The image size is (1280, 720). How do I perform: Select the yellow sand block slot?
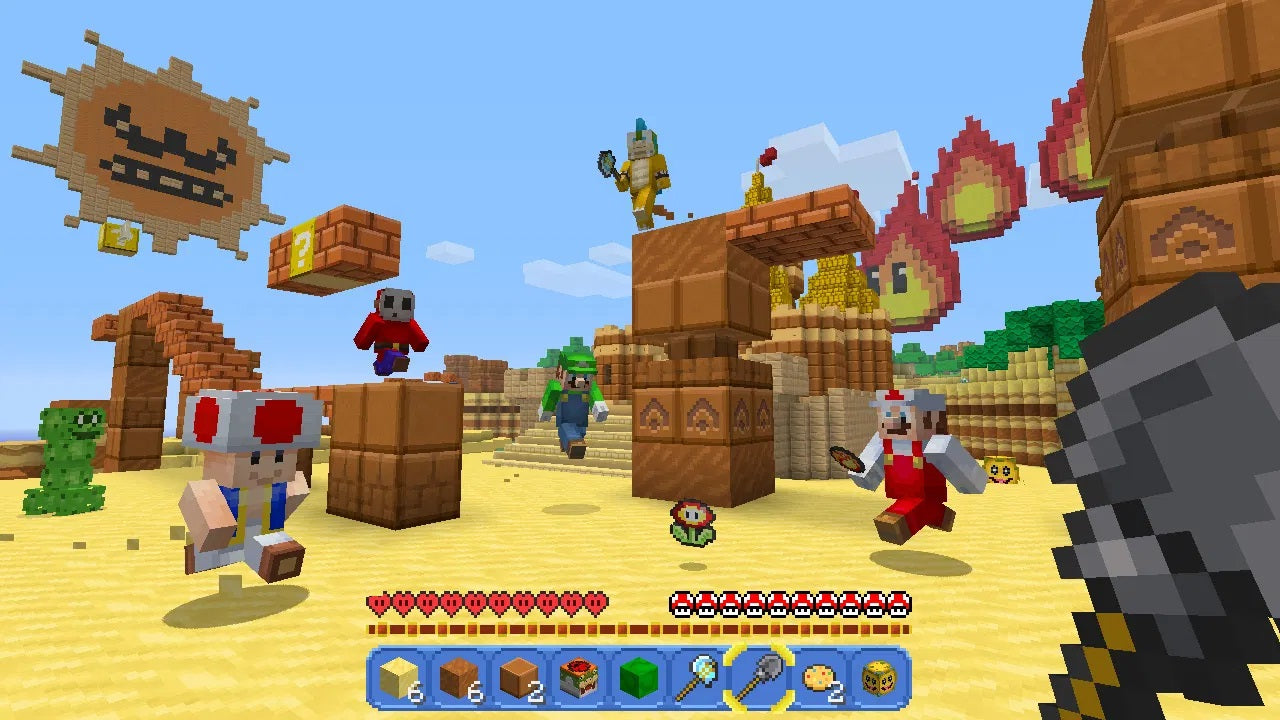(x=398, y=679)
